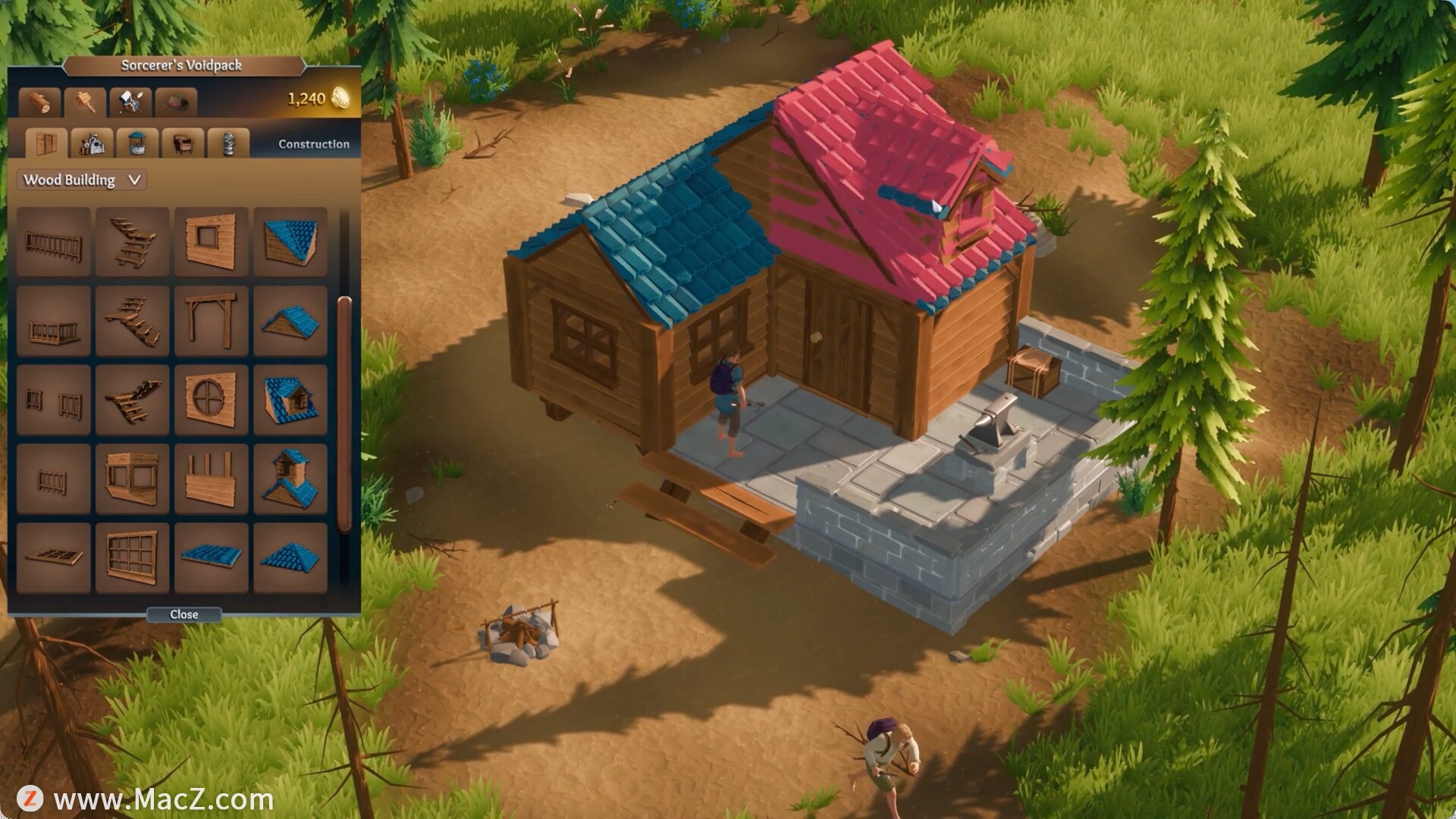Viewport: 1456px width, 819px height.
Task: Select the wooden wall panels sub-tab
Action: coord(45,143)
